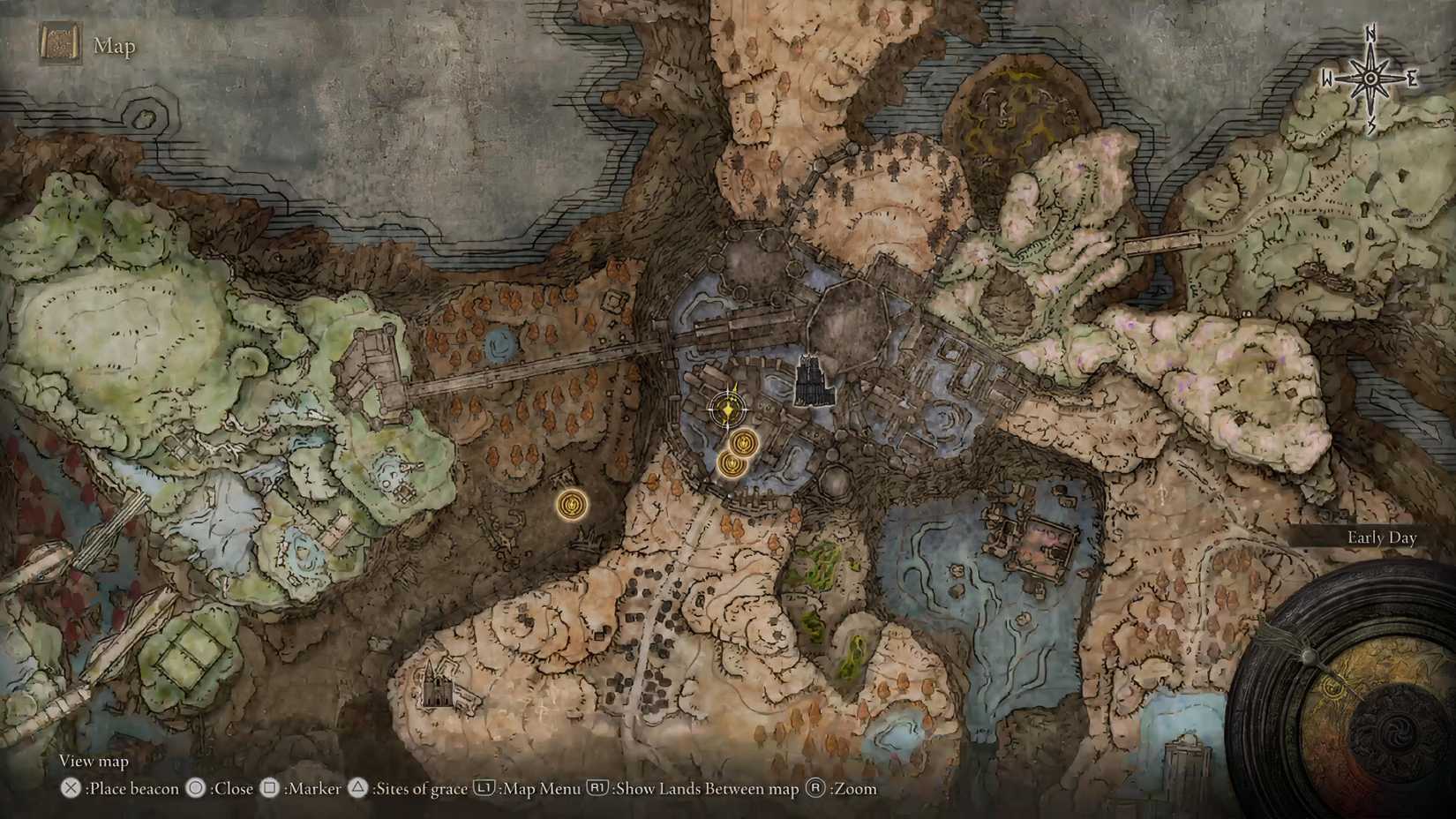Click the Early Day time banner
1456x819 pixels.
click(1383, 537)
